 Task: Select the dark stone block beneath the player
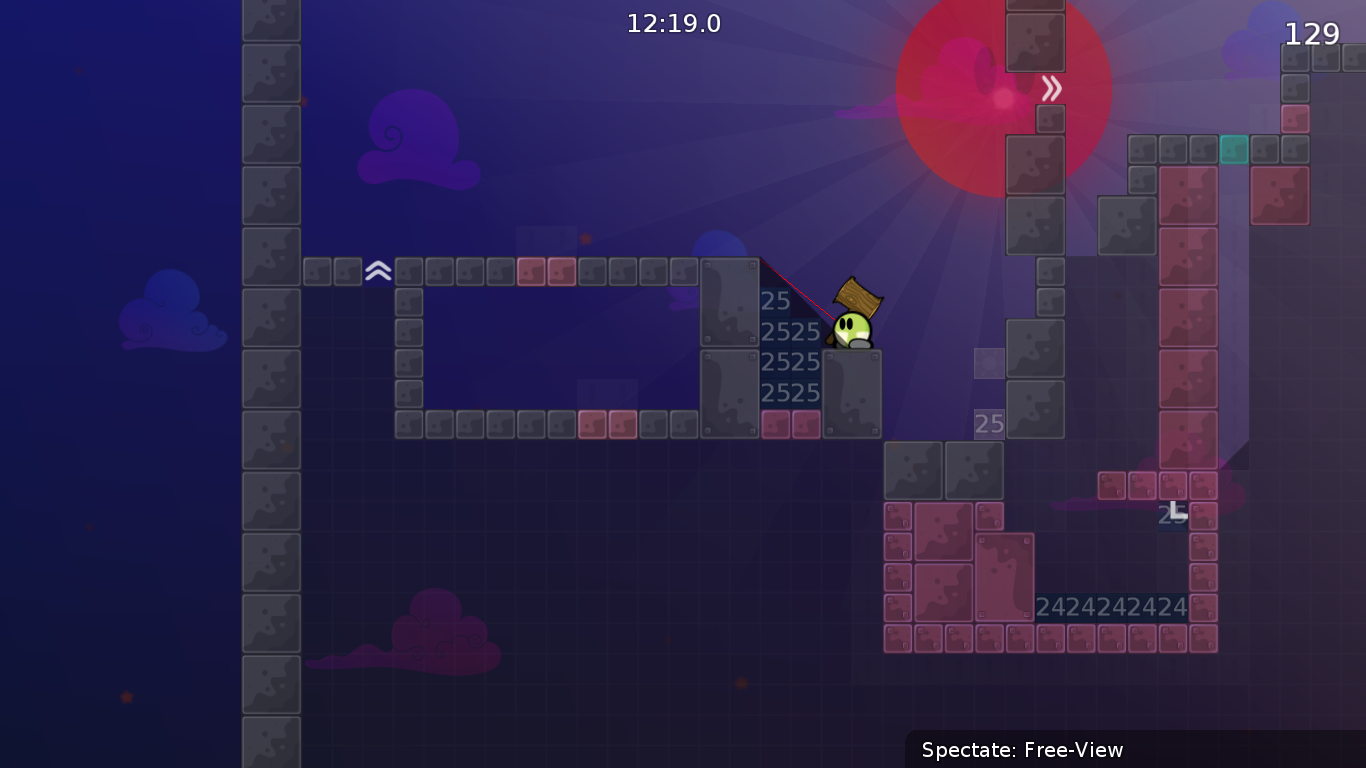tap(851, 395)
